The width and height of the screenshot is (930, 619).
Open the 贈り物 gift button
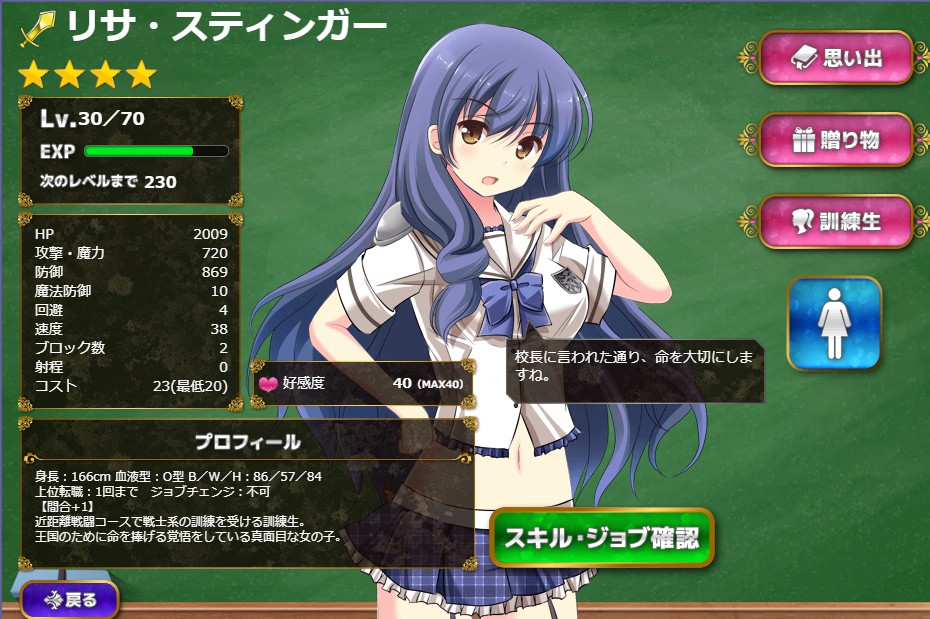836,140
